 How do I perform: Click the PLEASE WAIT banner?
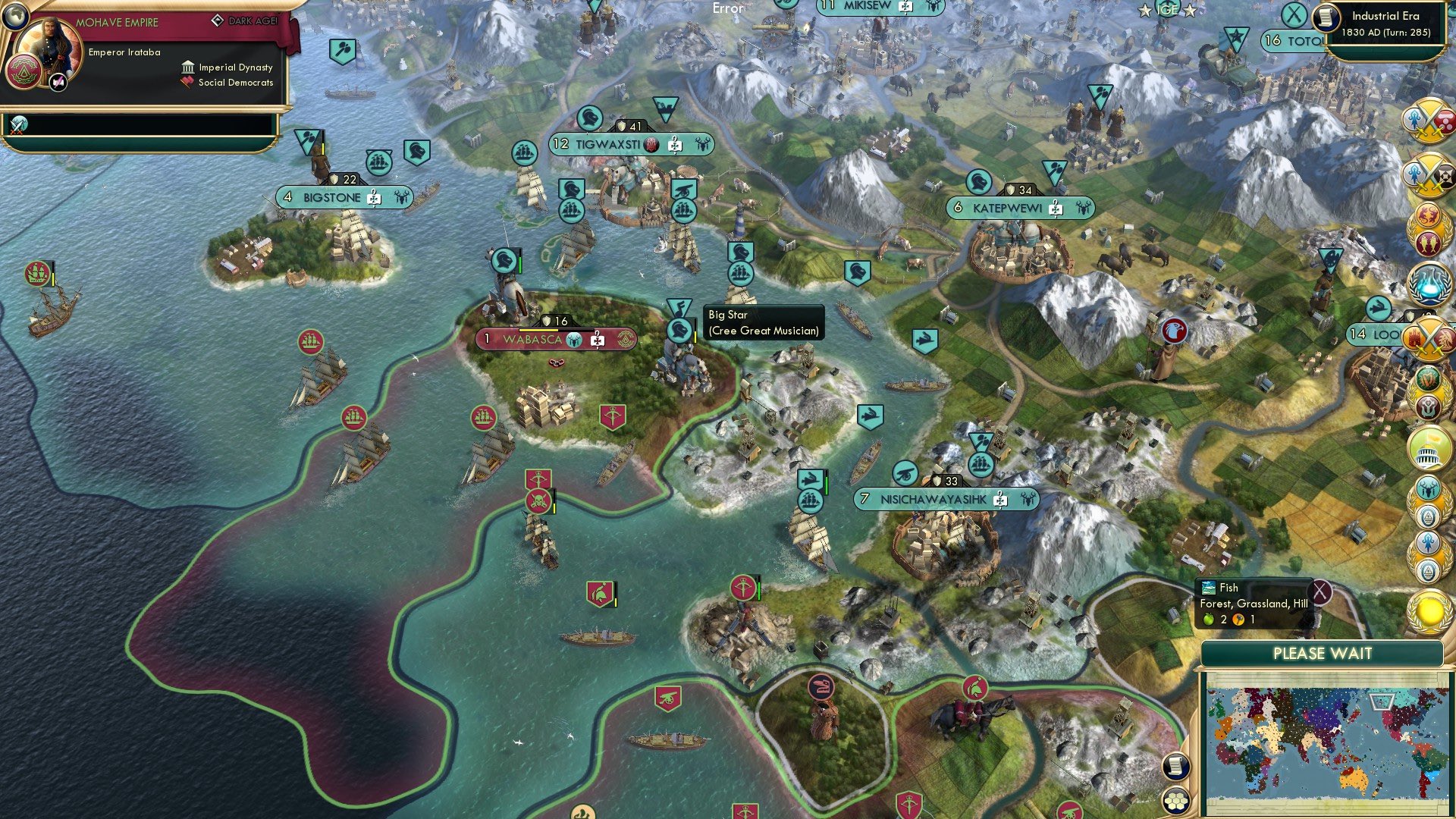[1323, 653]
